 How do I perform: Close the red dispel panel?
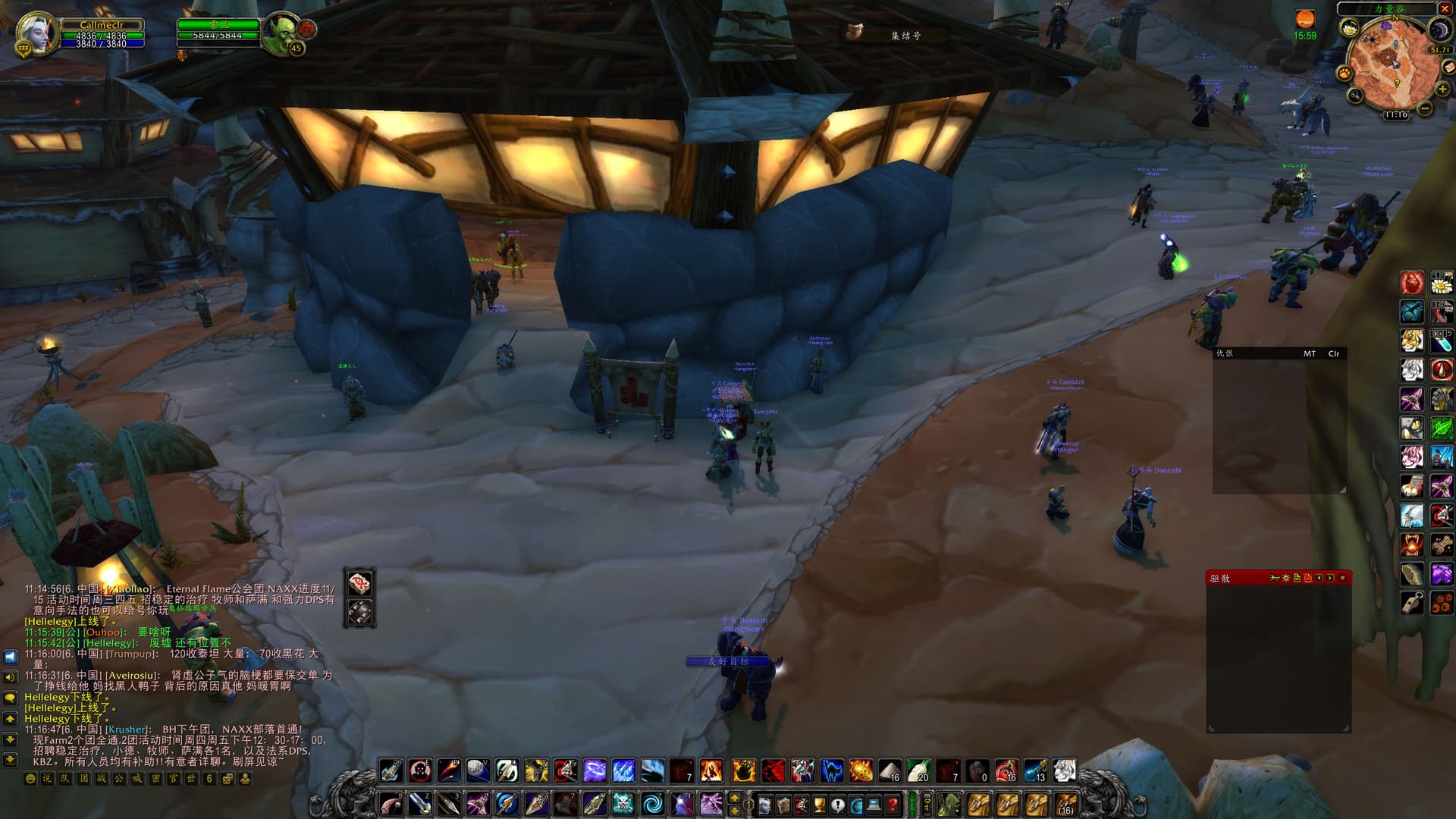tap(1342, 578)
